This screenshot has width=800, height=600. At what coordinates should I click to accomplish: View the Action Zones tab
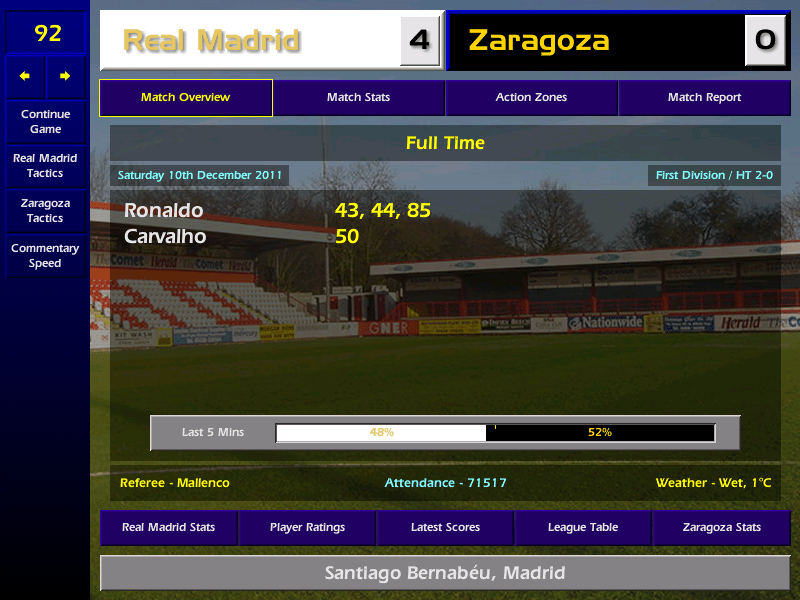point(531,98)
